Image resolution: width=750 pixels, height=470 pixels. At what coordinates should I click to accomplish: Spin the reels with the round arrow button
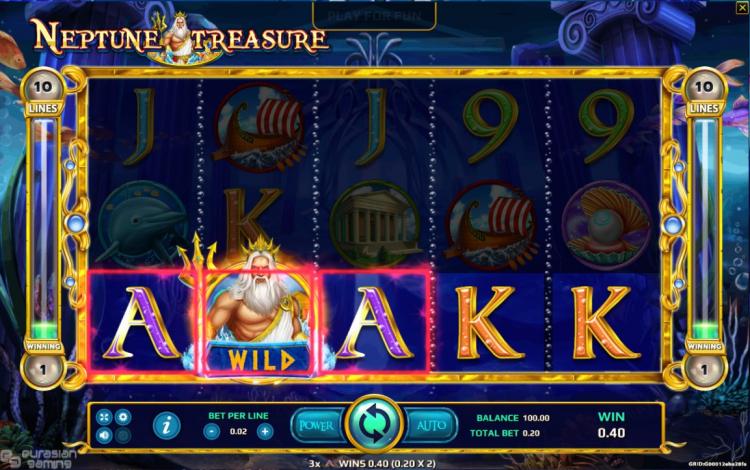[x=373, y=424]
